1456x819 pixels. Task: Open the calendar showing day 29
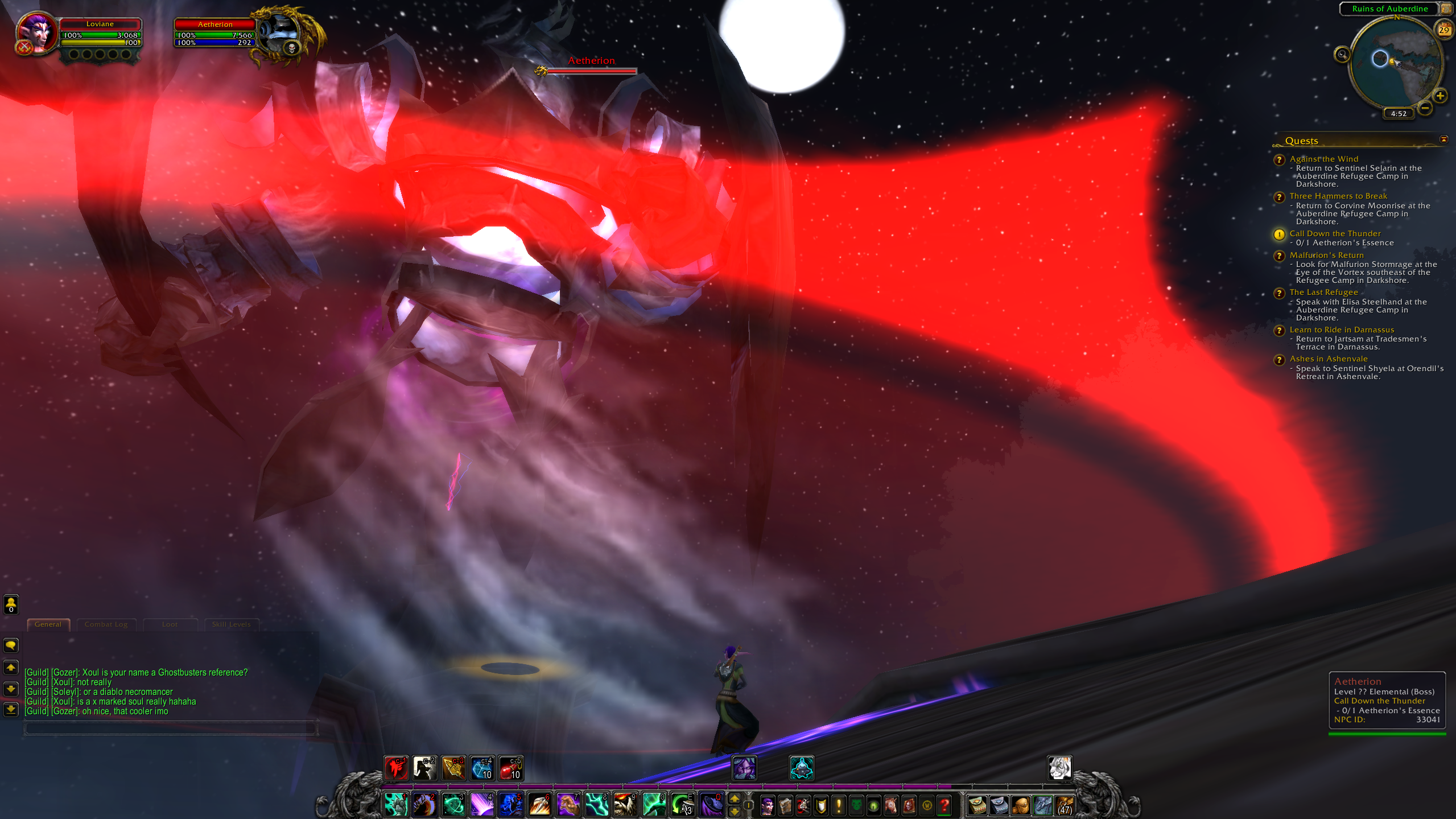(x=1444, y=30)
